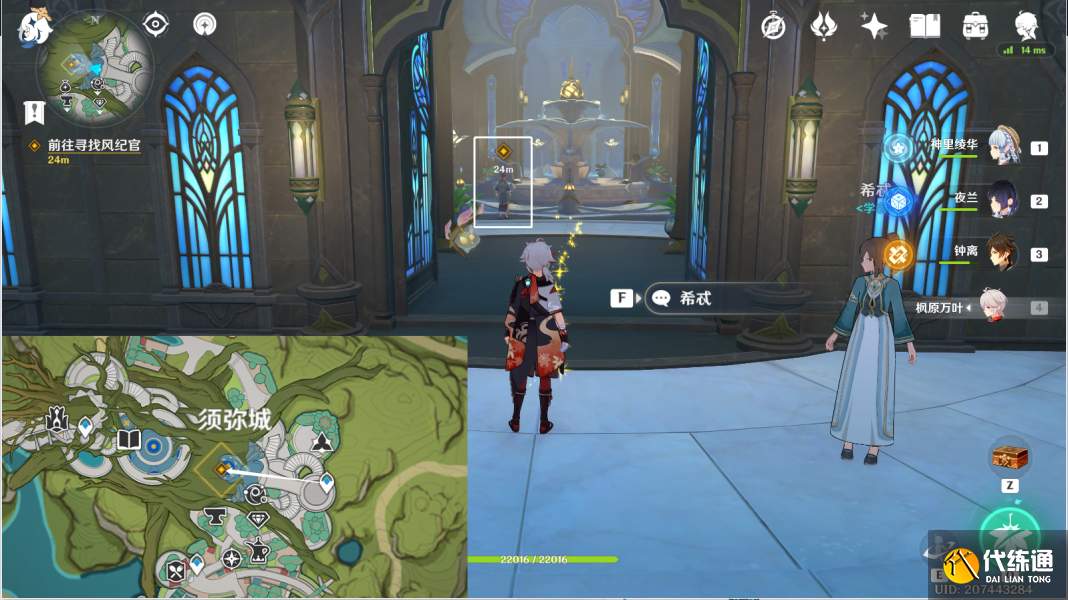Image resolution: width=1068 pixels, height=600 pixels.
Task: Click the orange quest marker on inset map
Action: pyautogui.click(x=221, y=467)
